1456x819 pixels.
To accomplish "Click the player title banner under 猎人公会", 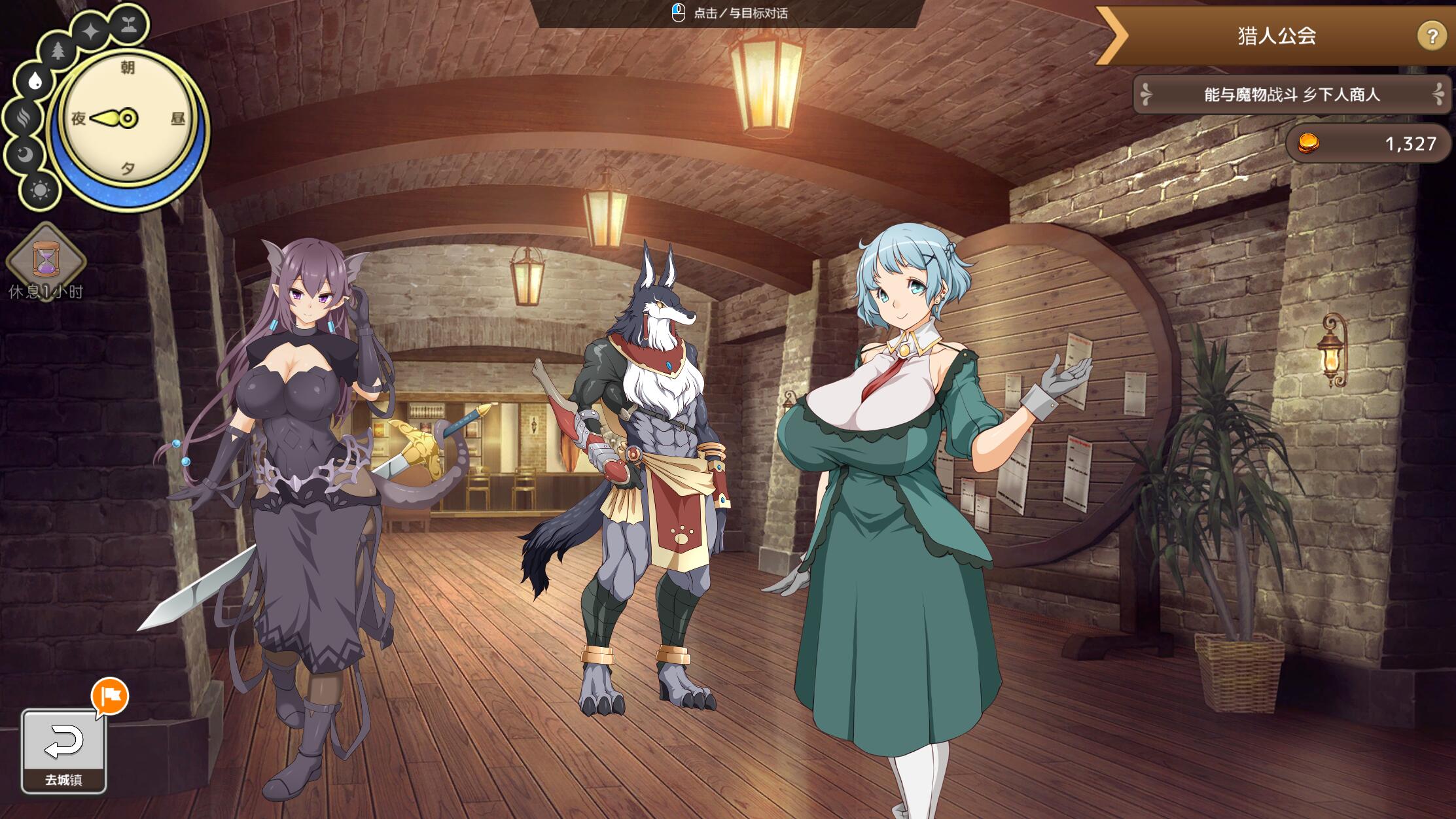I will click(1291, 95).
